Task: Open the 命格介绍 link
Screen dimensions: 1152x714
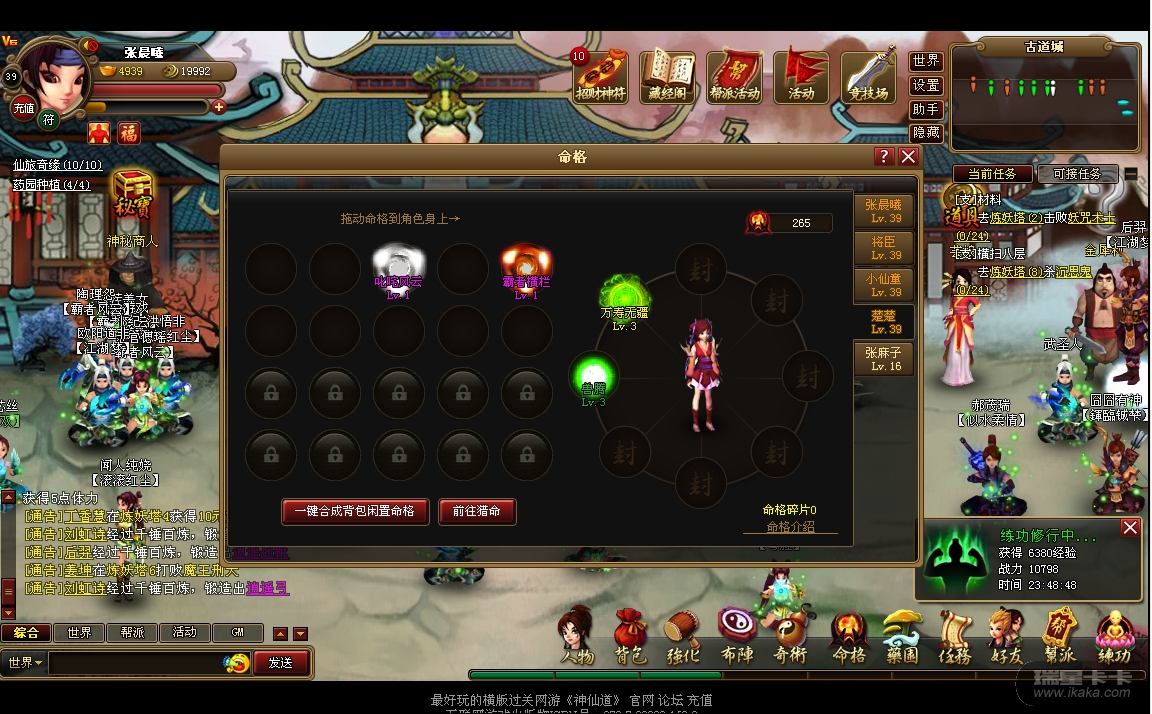Action: point(790,527)
